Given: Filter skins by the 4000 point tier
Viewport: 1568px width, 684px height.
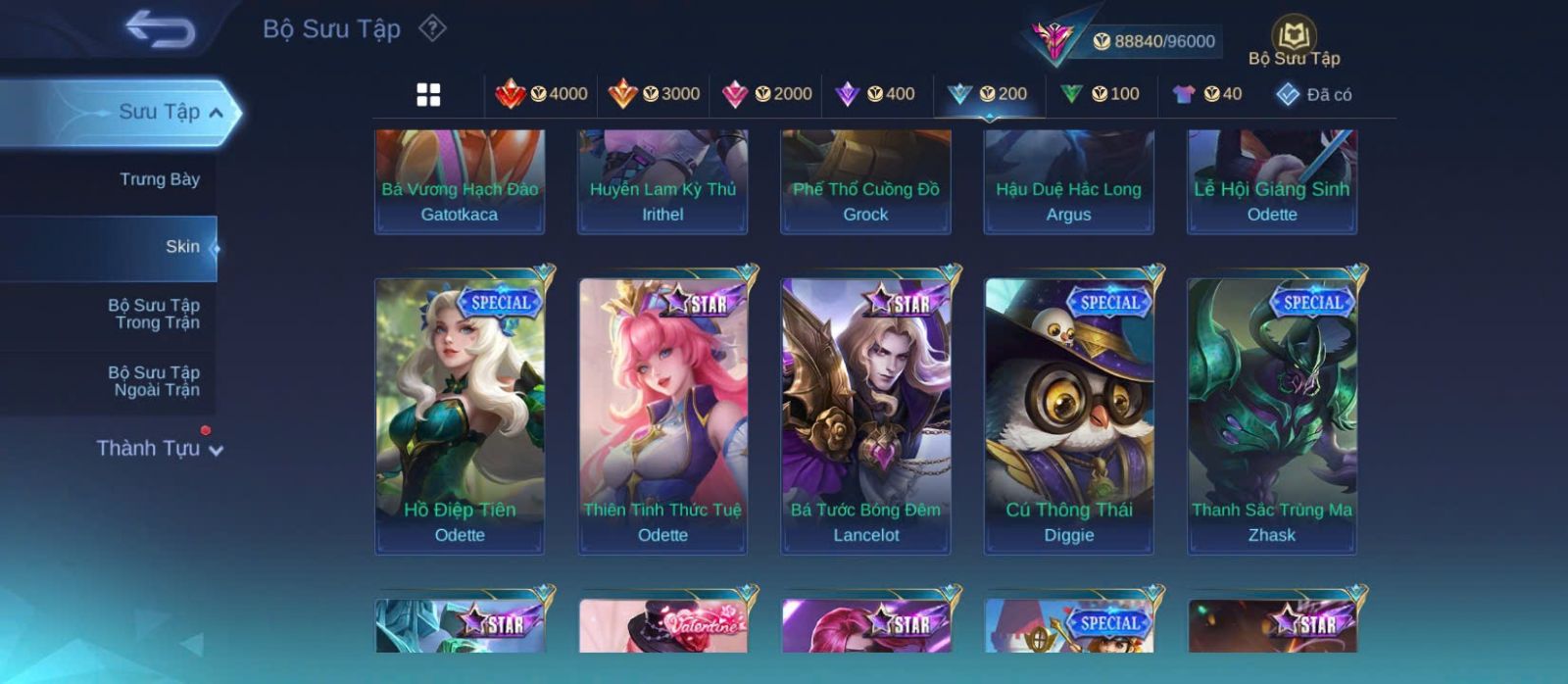Looking at the screenshot, I should coord(541,94).
